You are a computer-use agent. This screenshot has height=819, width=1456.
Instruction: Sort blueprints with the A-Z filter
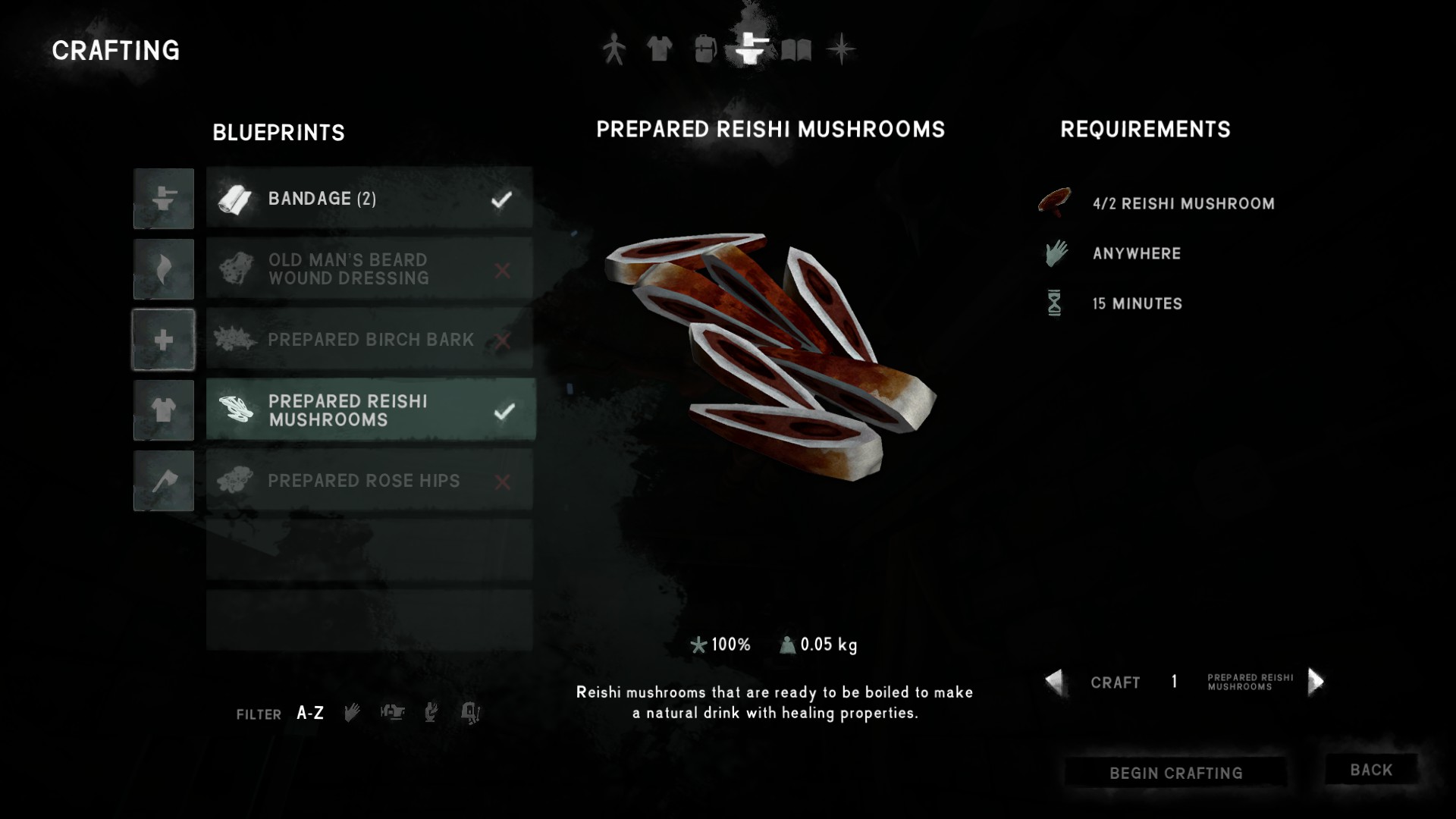[x=310, y=713]
